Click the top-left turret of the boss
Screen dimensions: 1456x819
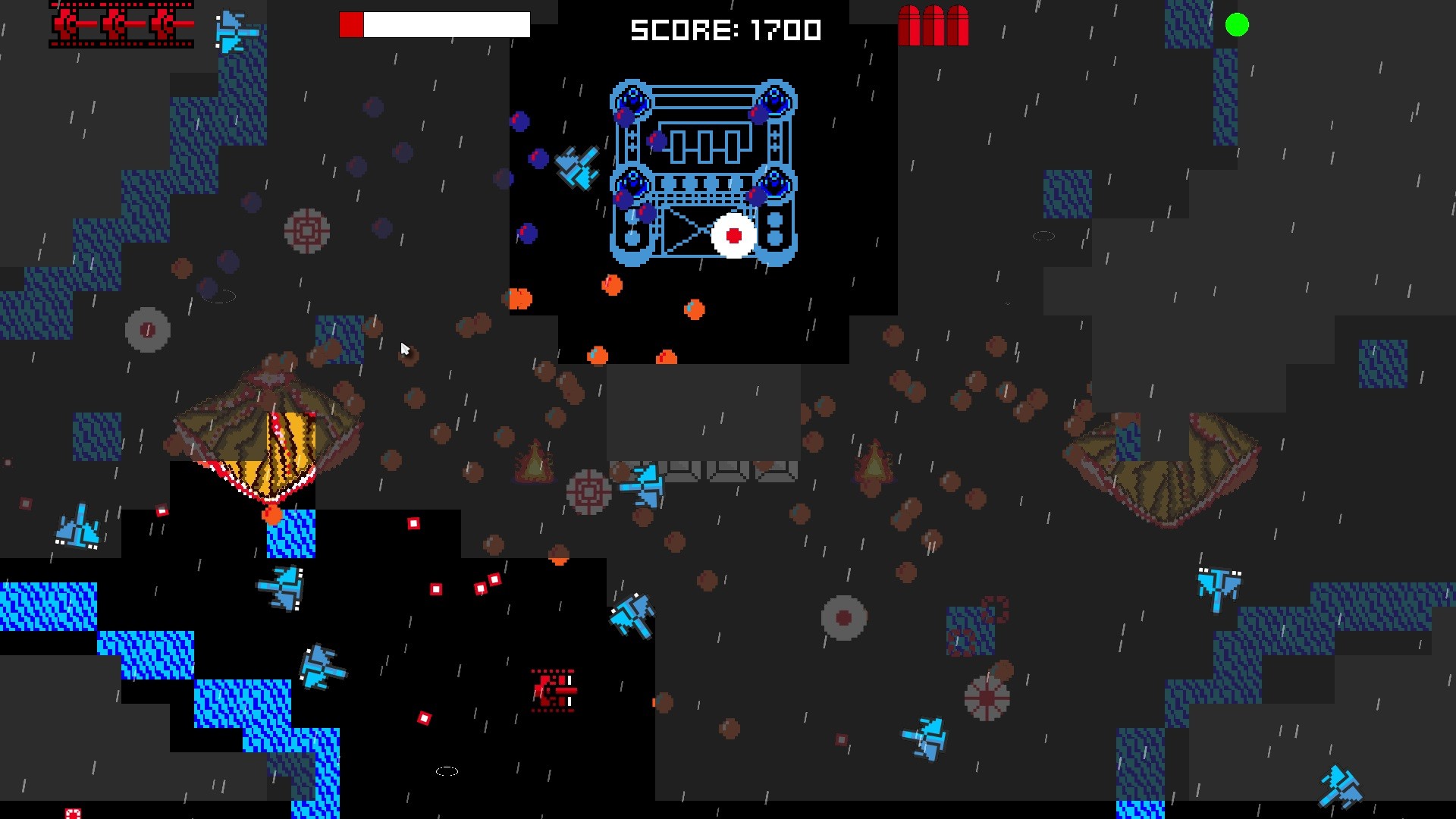point(632,99)
